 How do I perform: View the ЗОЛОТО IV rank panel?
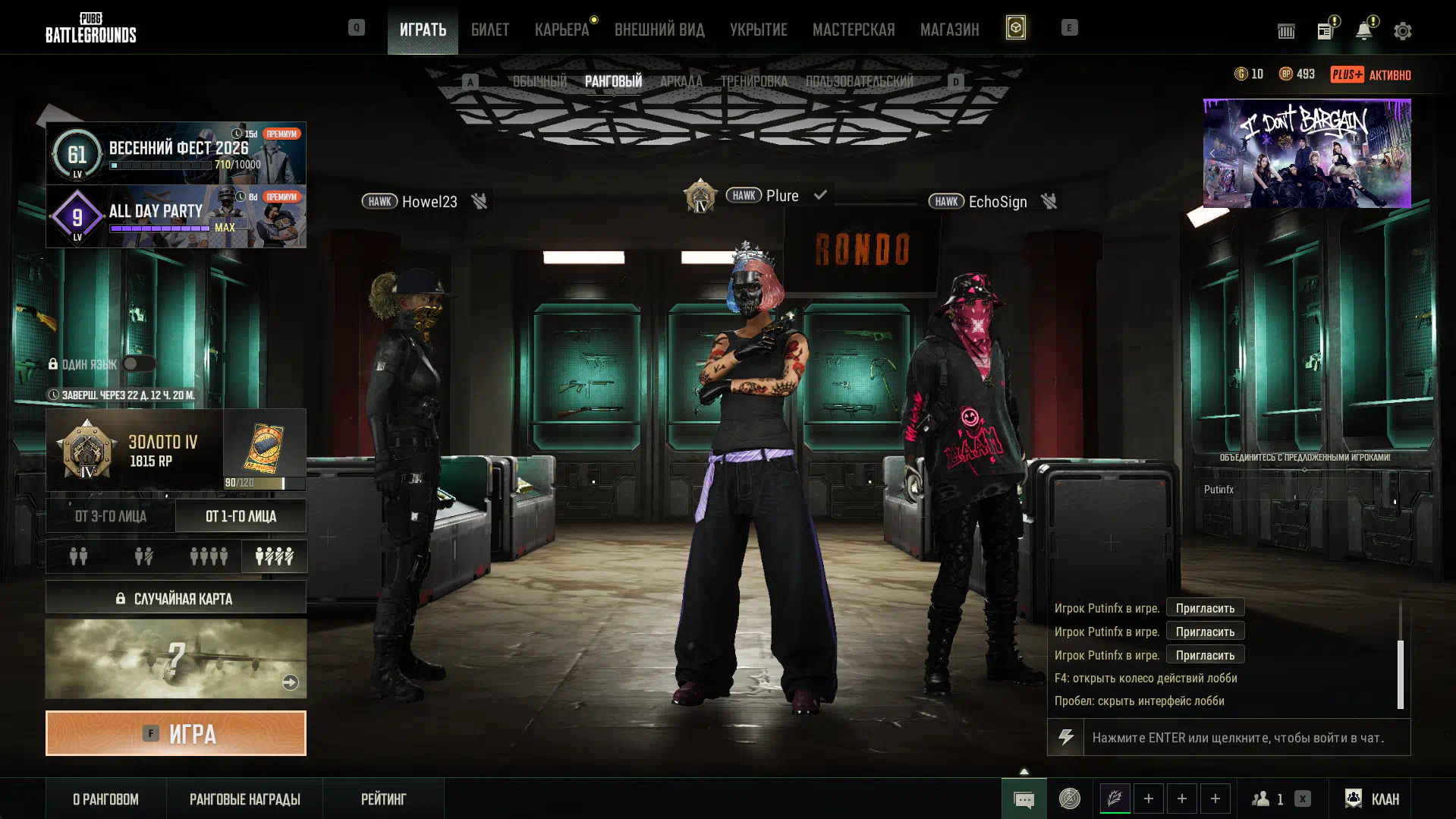(134, 450)
